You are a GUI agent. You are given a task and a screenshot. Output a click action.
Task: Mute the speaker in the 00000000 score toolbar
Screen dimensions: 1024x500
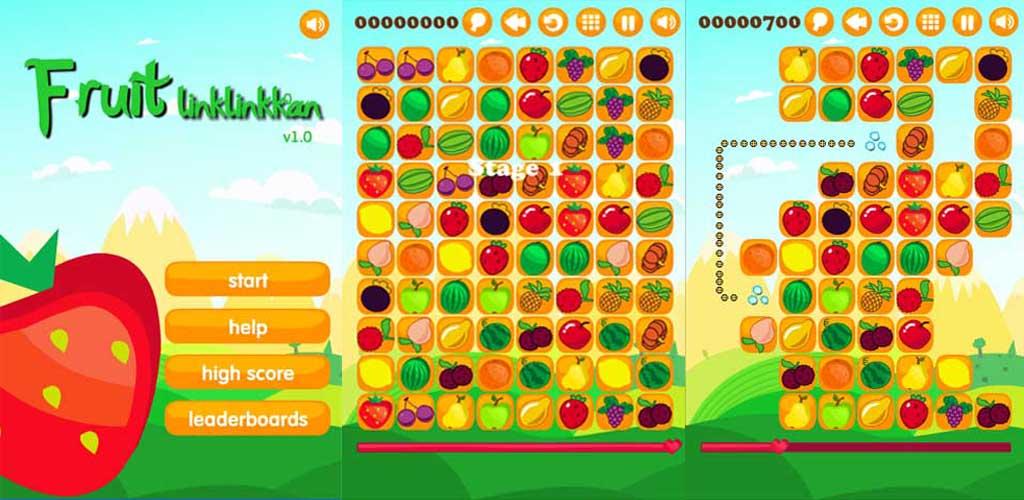tap(664, 21)
